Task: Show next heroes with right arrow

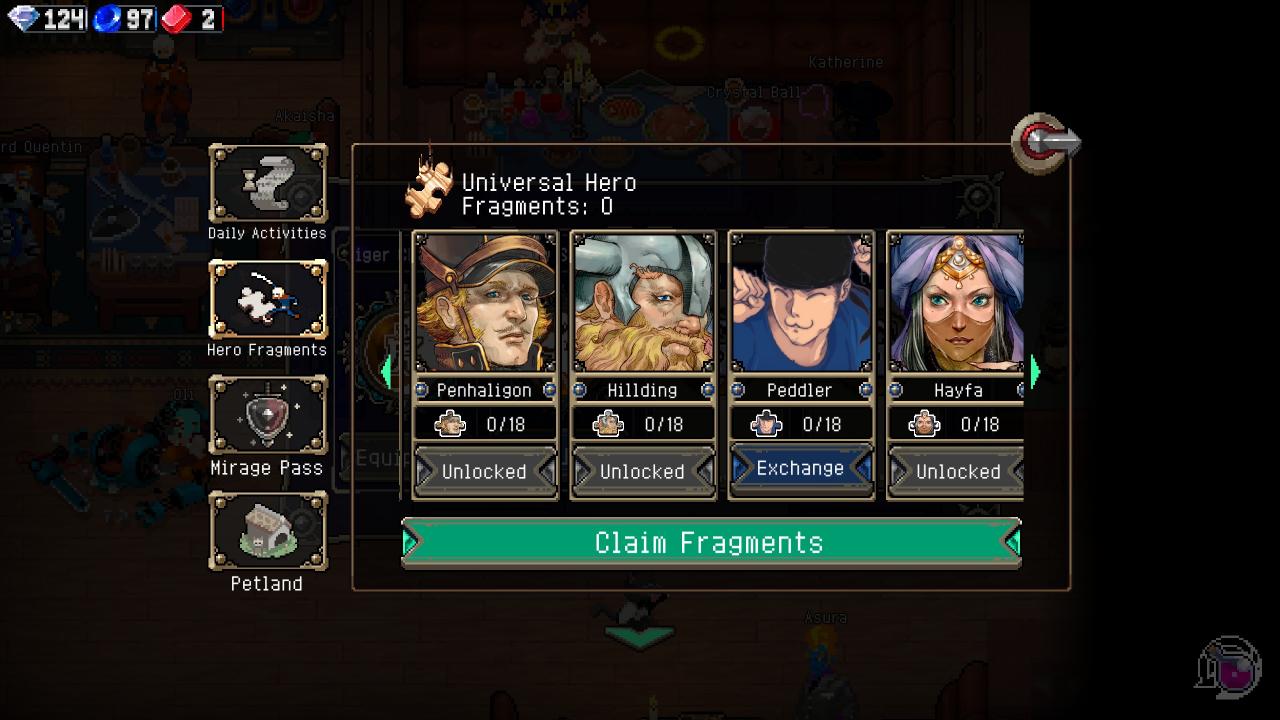Action: [x=1035, y=371]
